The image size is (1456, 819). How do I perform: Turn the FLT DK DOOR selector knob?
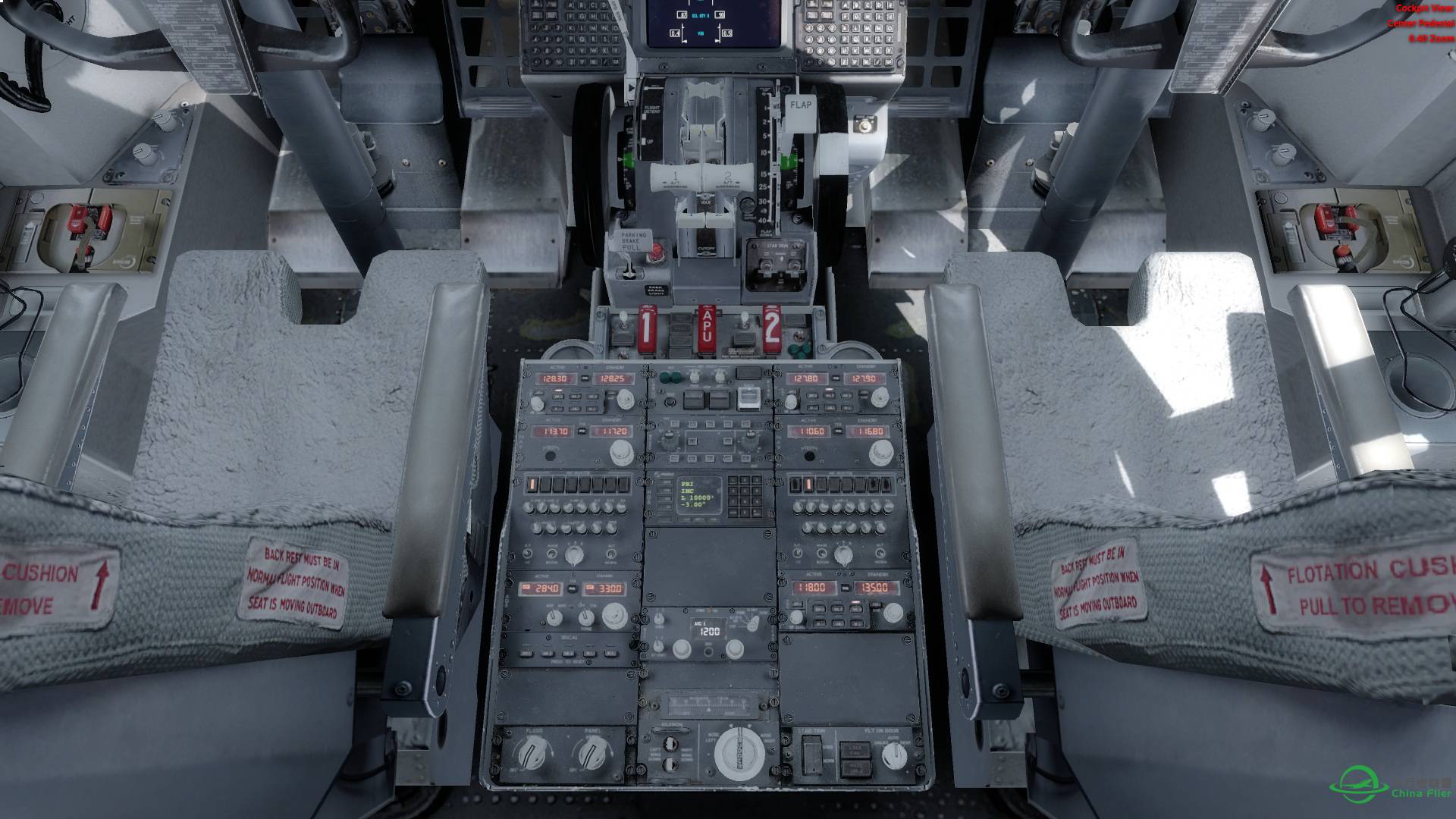(895, 755)
